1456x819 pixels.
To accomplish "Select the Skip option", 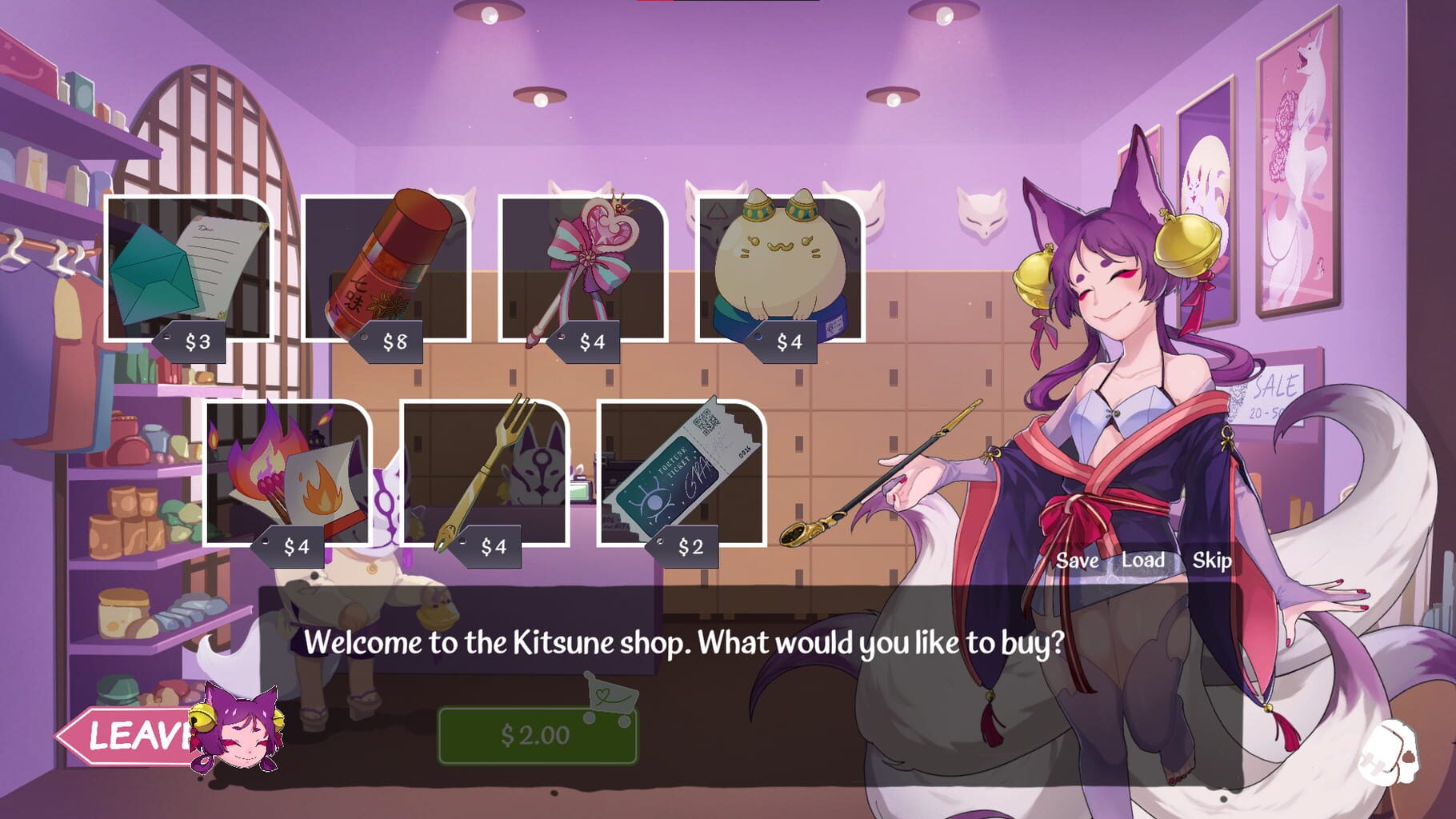I will (x=1213, y=561).
